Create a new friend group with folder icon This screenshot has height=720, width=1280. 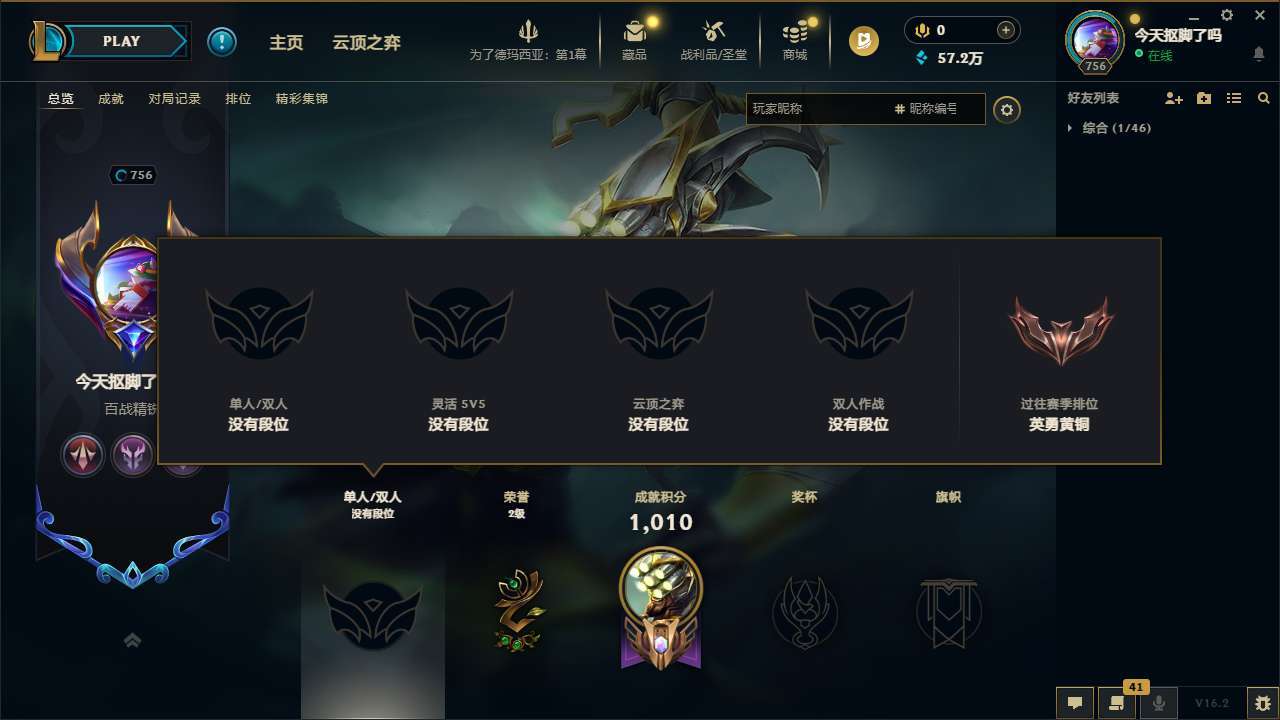1202,98
